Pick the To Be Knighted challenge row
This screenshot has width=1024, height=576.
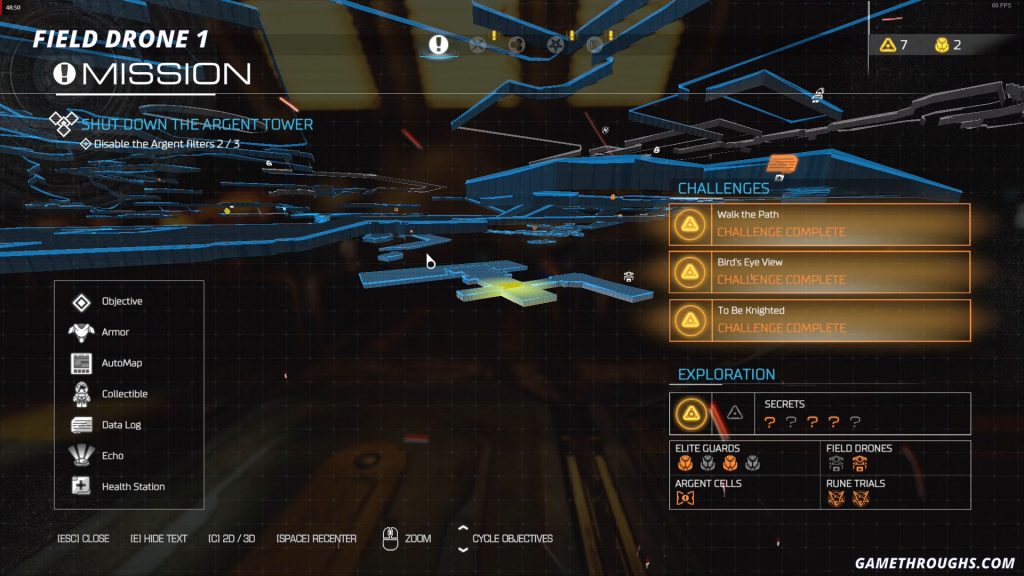tap(819, 320)
